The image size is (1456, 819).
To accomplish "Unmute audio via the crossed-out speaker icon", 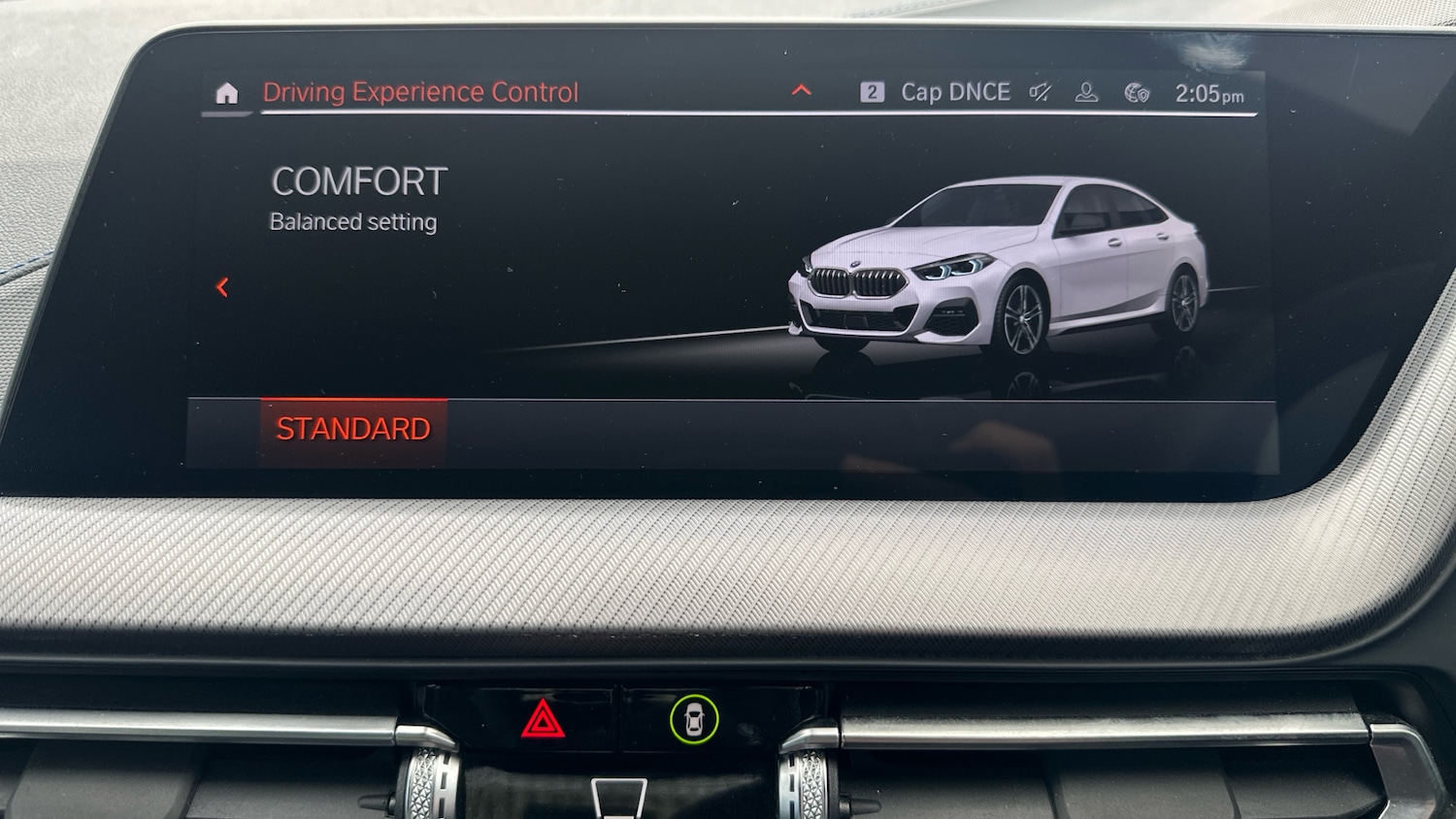I will point(1038,92).
